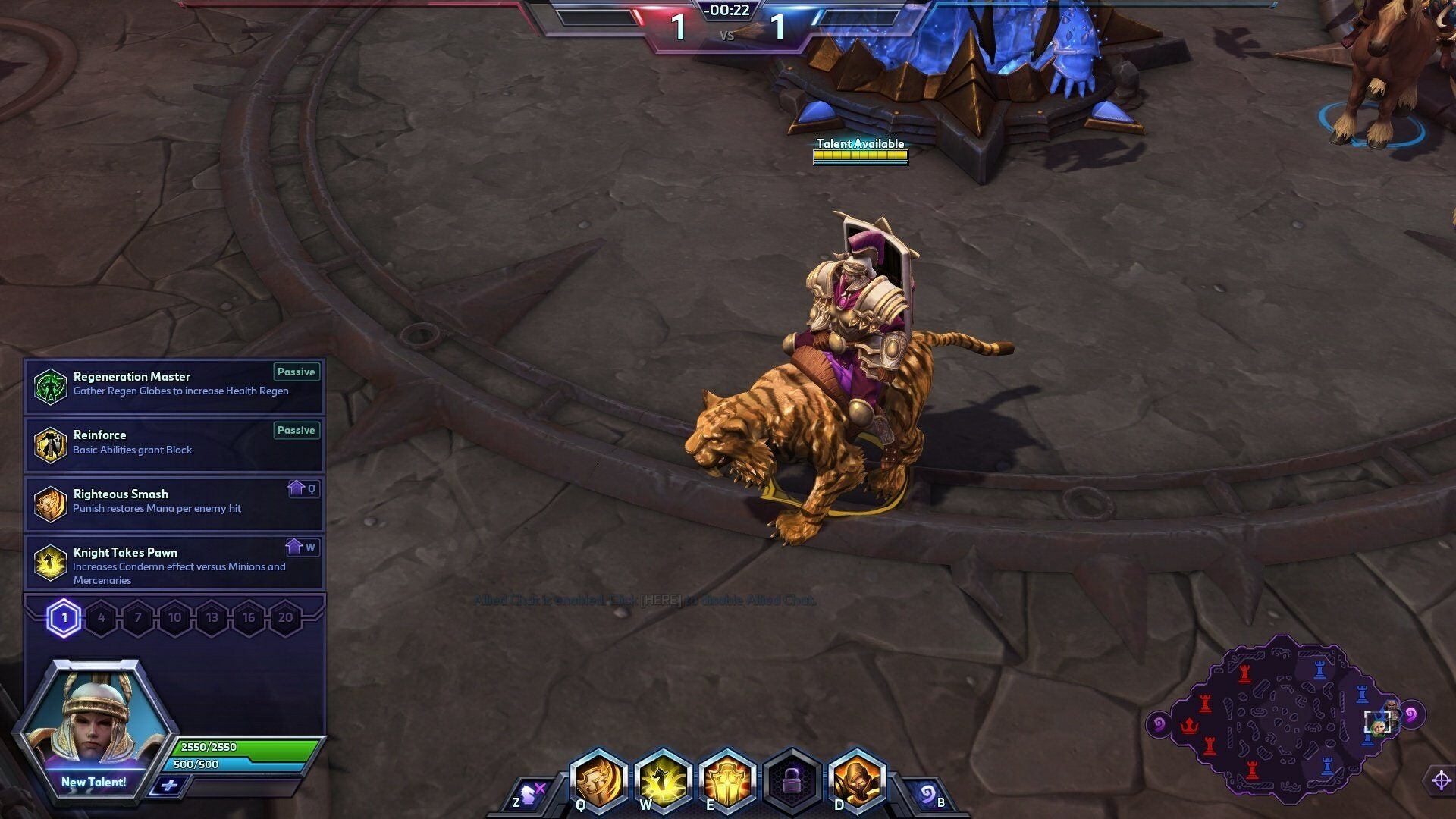Click the plus button below the portrait
Image resolution: width=1456 pixels, height=819 pixels.
click(x=168, y=786)
